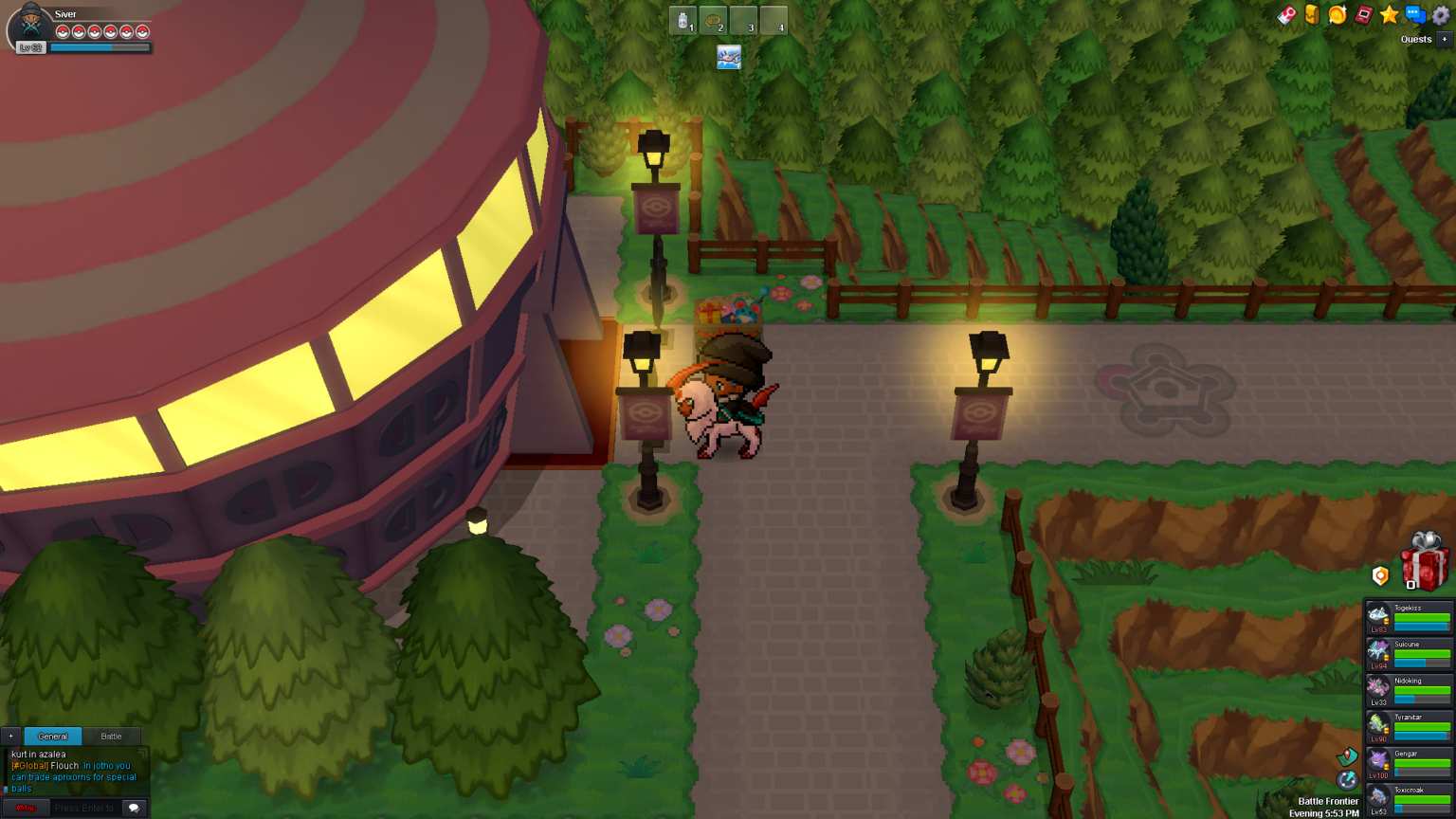Image resolution: width=1456 pixels, height=819 pixels.
Task: Switch to the Battle chat tab
Action: [x=111, y=736]
